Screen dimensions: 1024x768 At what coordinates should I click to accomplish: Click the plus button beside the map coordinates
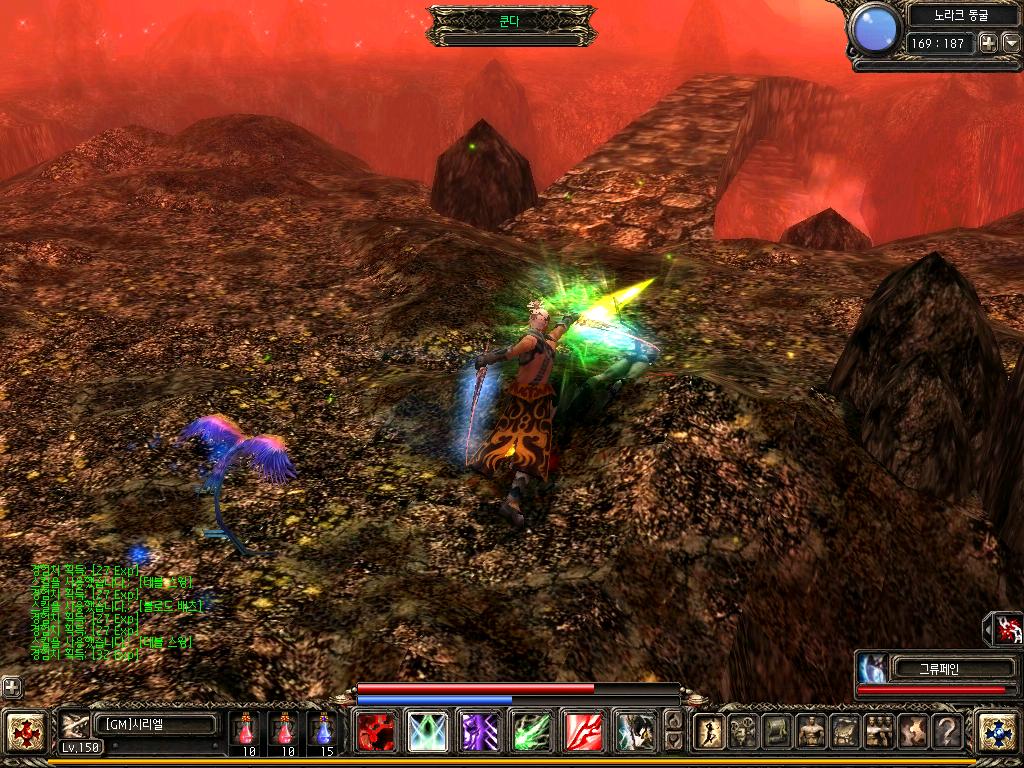[x=988, y=43]
